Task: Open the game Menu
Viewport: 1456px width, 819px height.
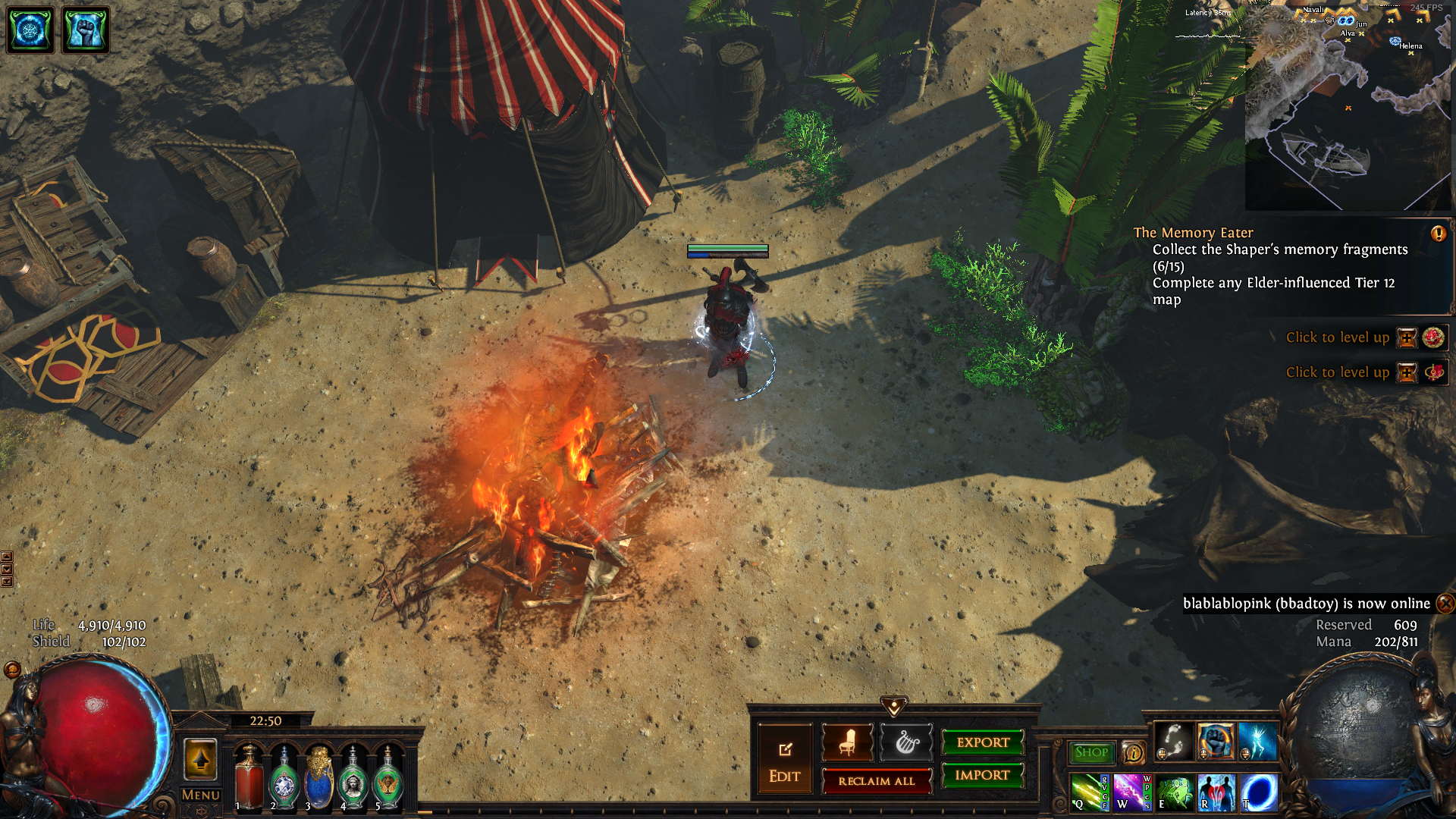Action: [x=200, y=795]
